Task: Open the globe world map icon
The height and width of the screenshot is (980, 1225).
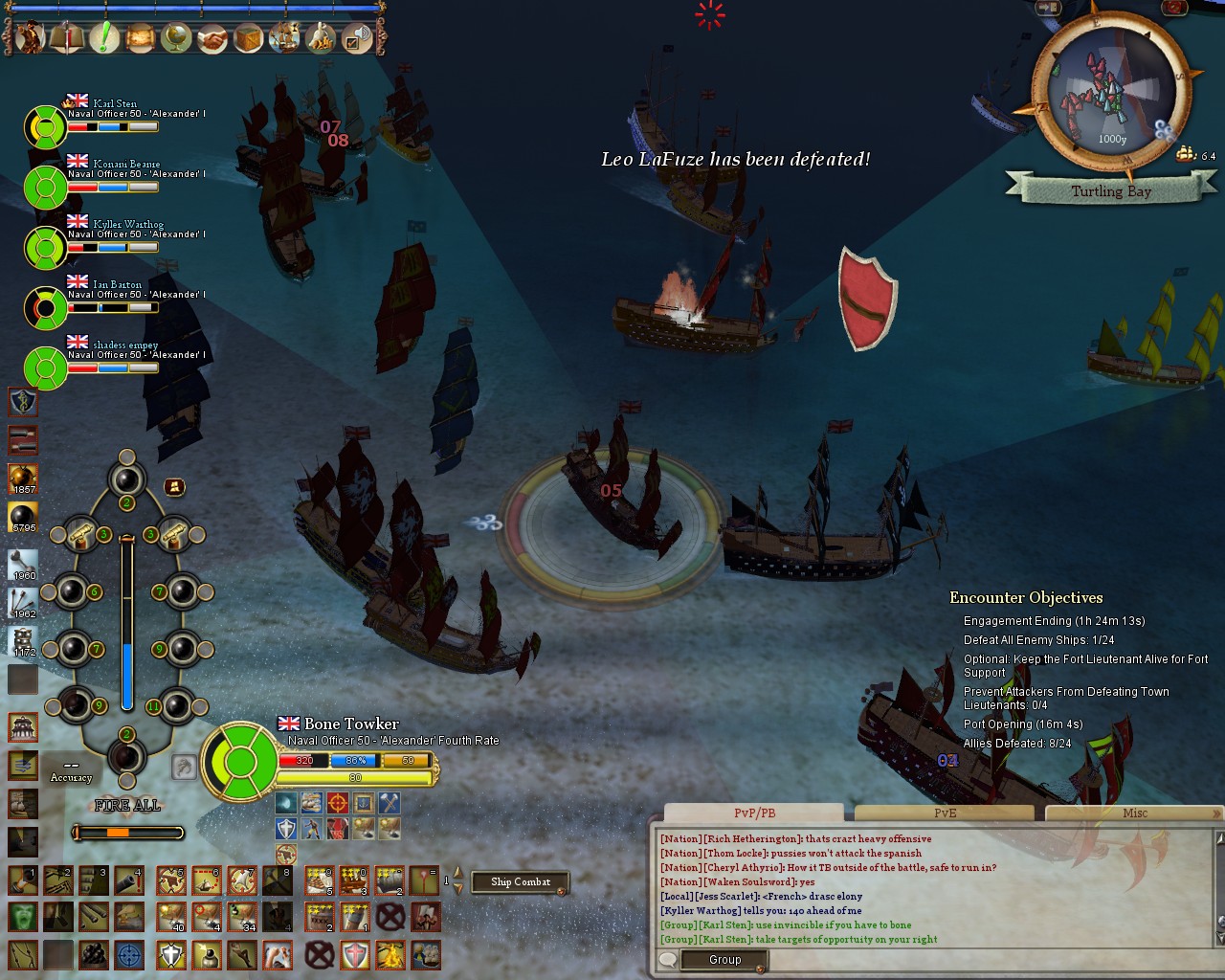Action: [176, 38]
